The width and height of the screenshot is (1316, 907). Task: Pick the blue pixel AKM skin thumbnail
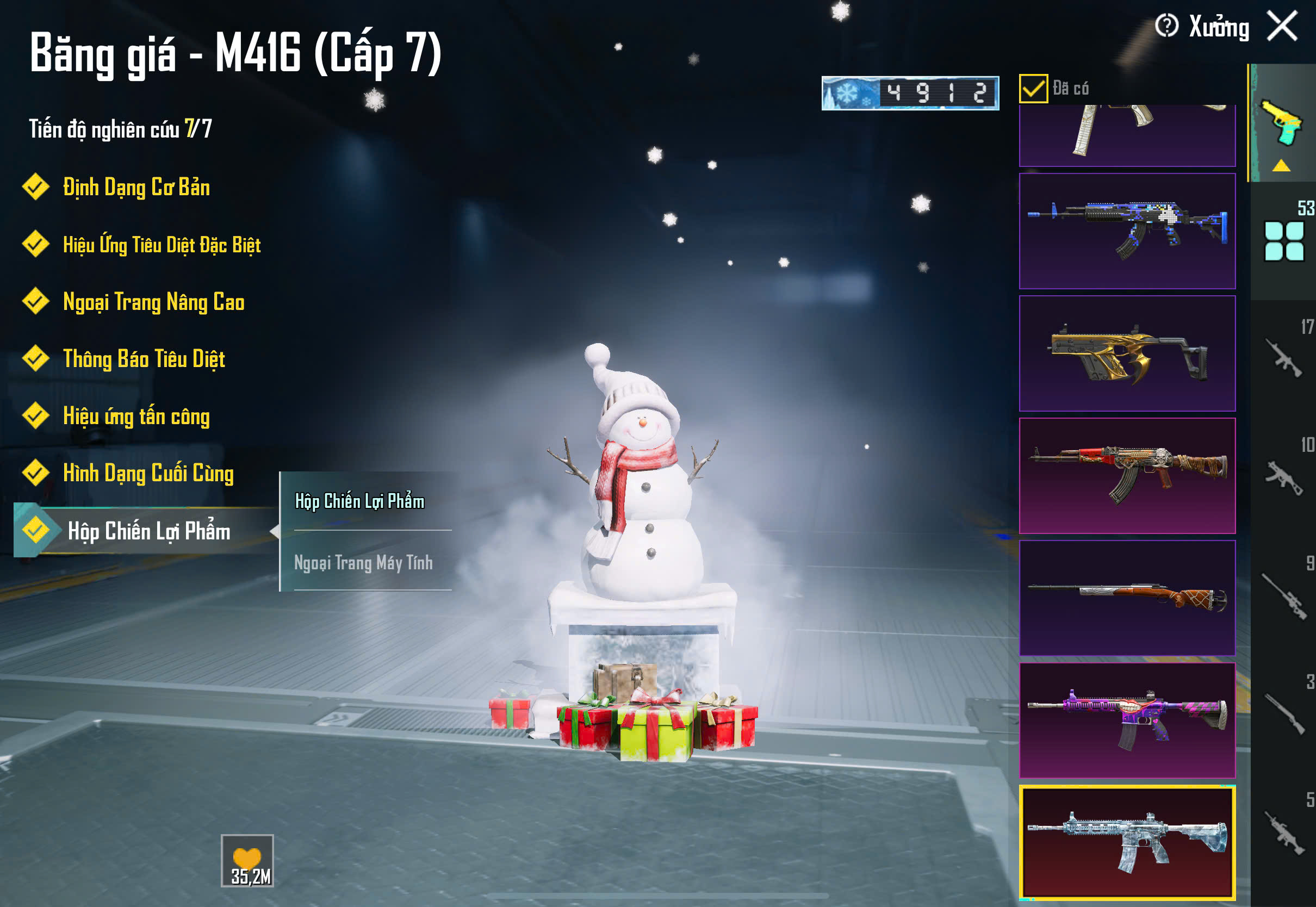(x=1127, y=231)
